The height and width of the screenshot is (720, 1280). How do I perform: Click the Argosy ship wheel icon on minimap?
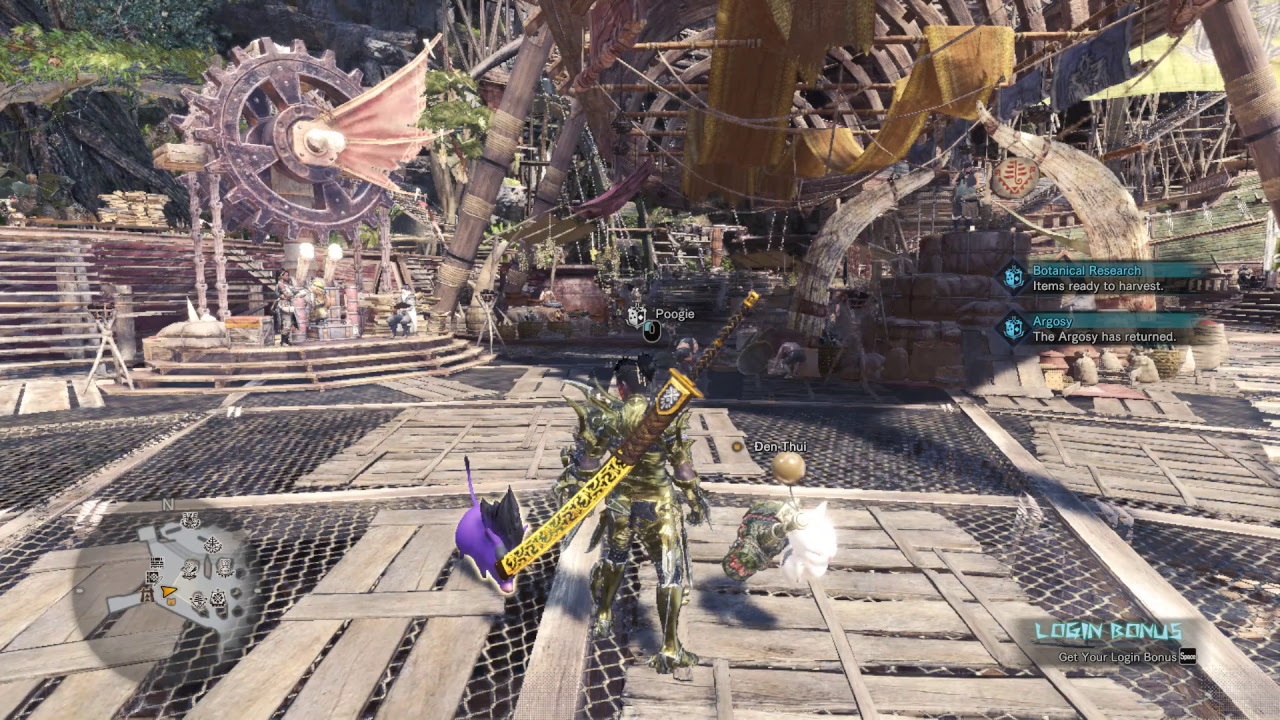pos(216,596)
